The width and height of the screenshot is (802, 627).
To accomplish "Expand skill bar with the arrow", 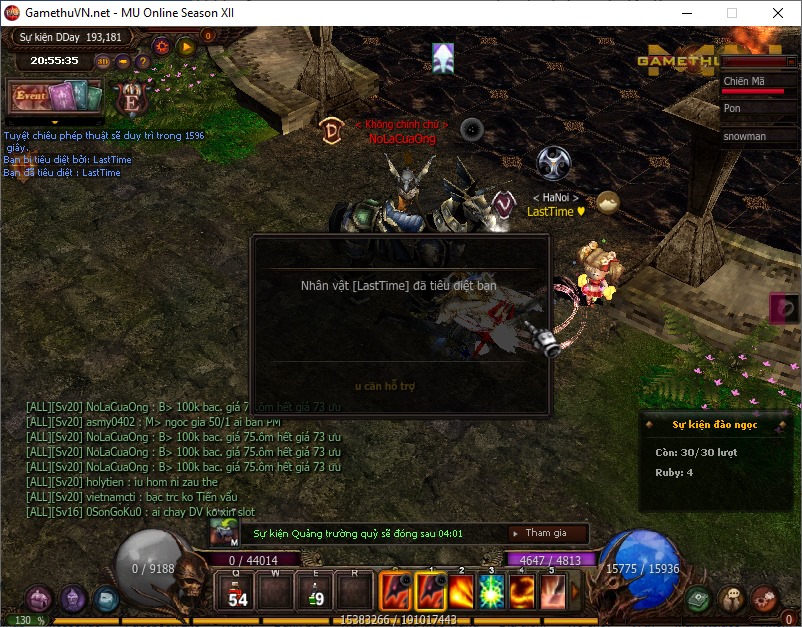I will pos(575,591).
